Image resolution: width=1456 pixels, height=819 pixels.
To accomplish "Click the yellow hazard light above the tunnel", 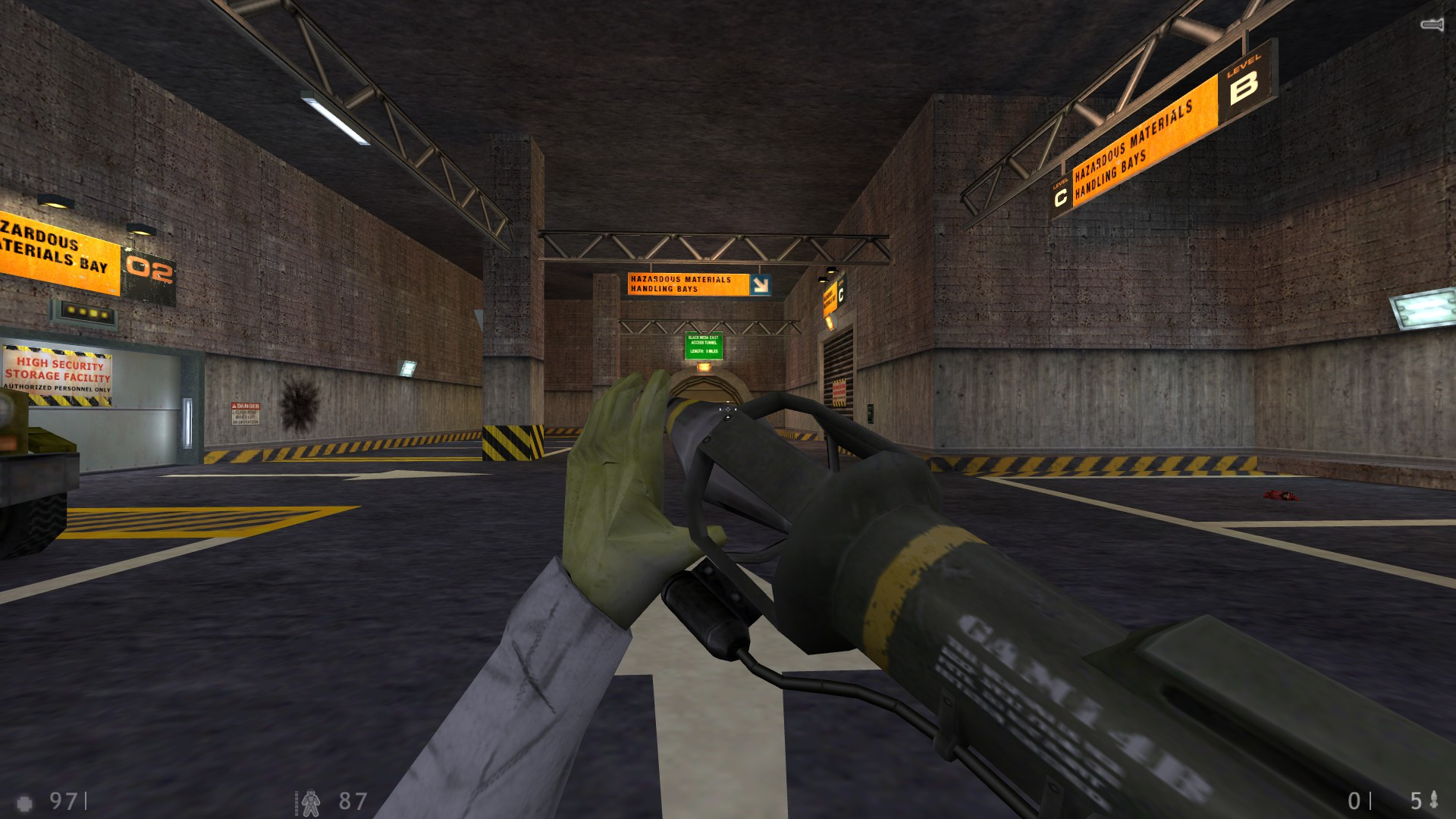I will tap(703, 367).
